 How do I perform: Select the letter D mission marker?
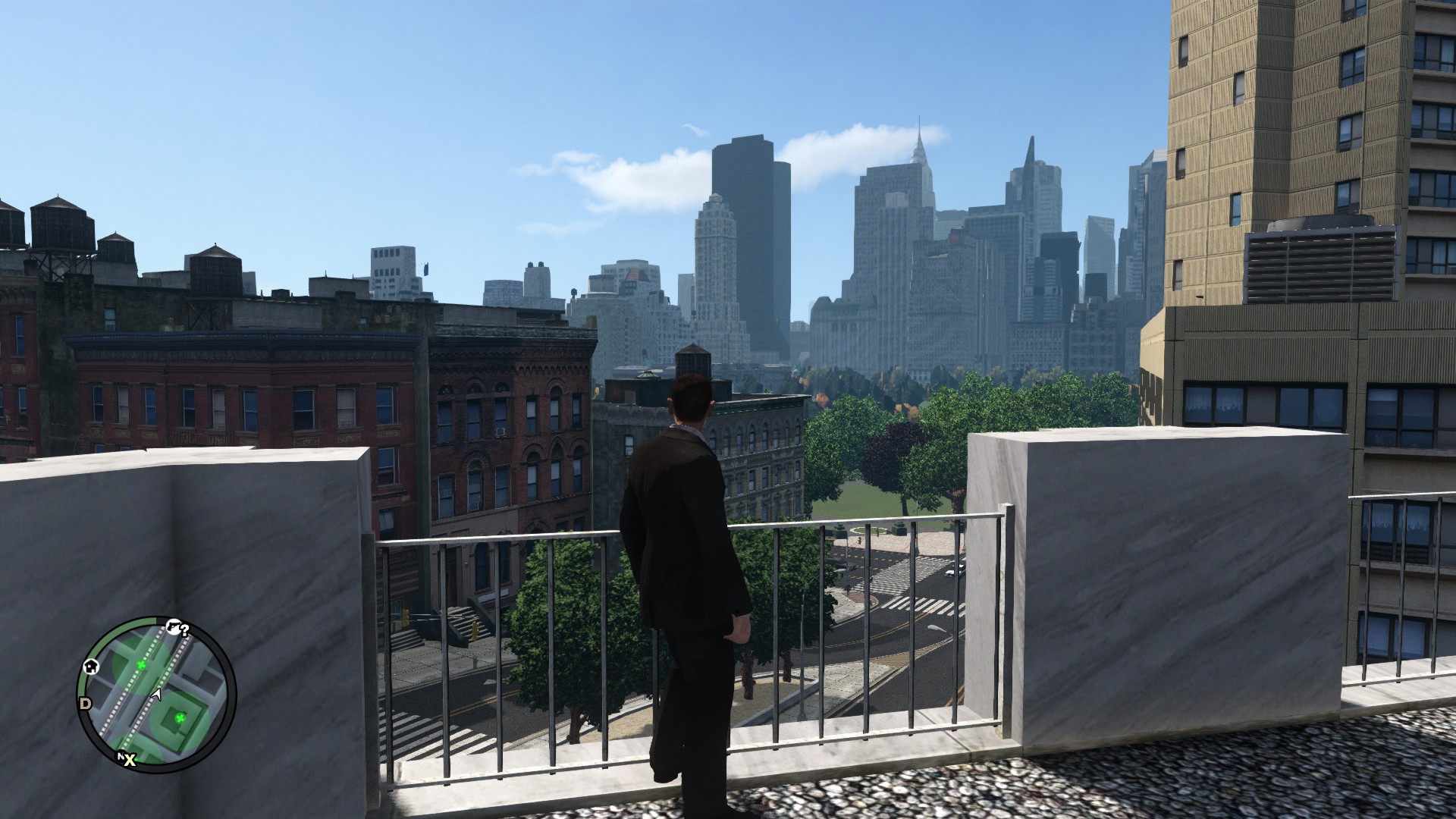click(85, 704)
